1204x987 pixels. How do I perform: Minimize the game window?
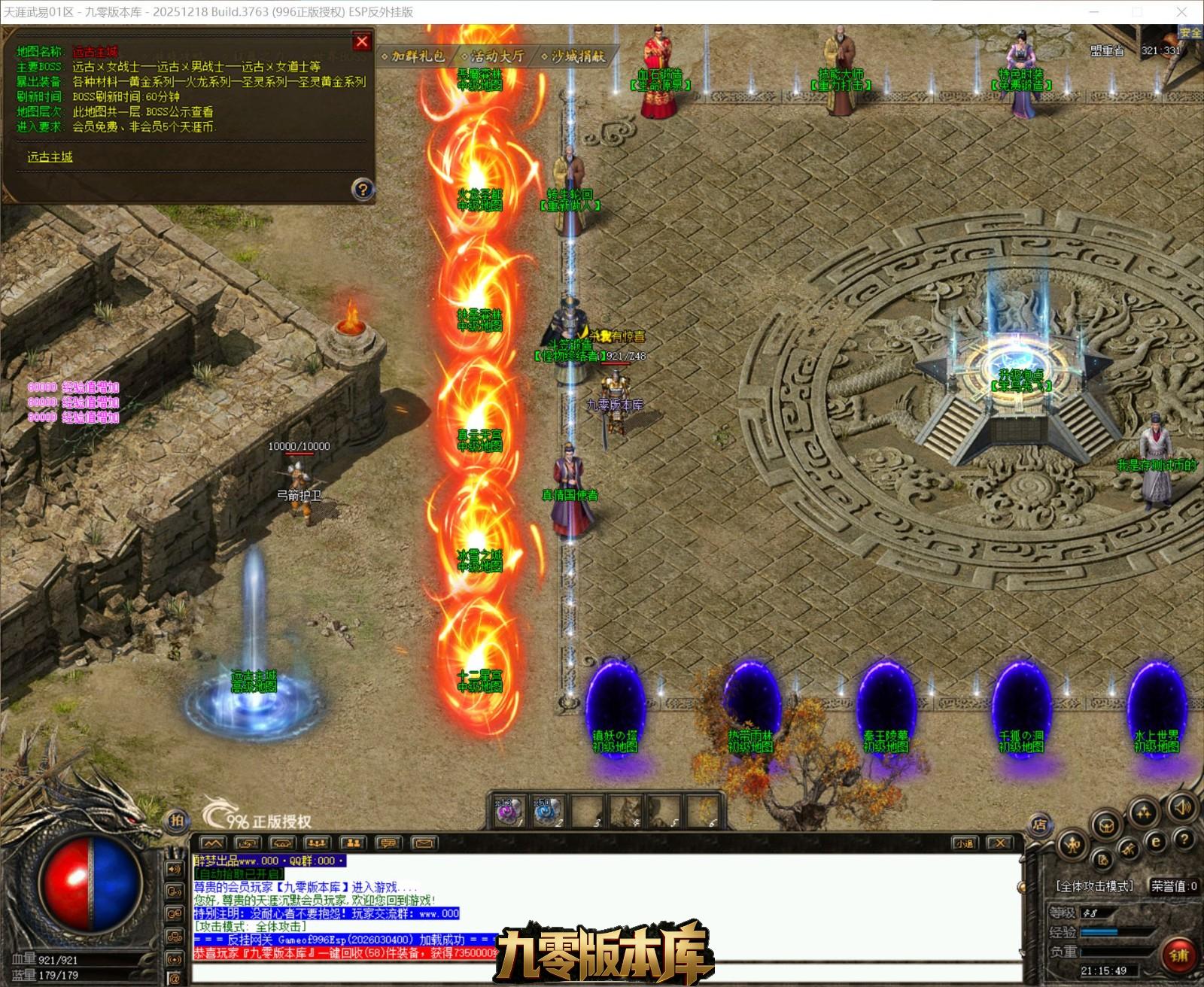[1095, 11]
